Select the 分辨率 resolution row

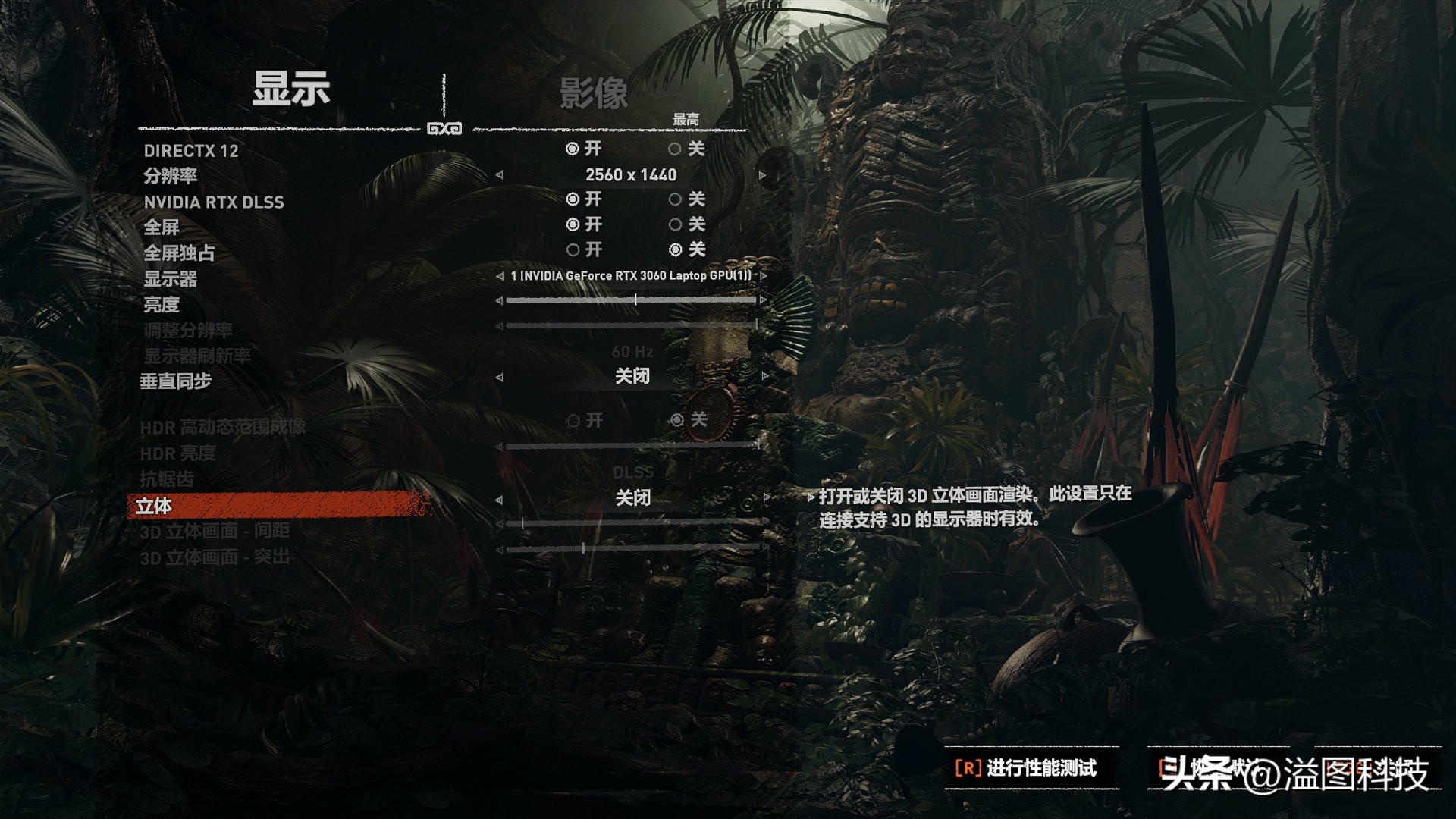(x=171, y=176)
